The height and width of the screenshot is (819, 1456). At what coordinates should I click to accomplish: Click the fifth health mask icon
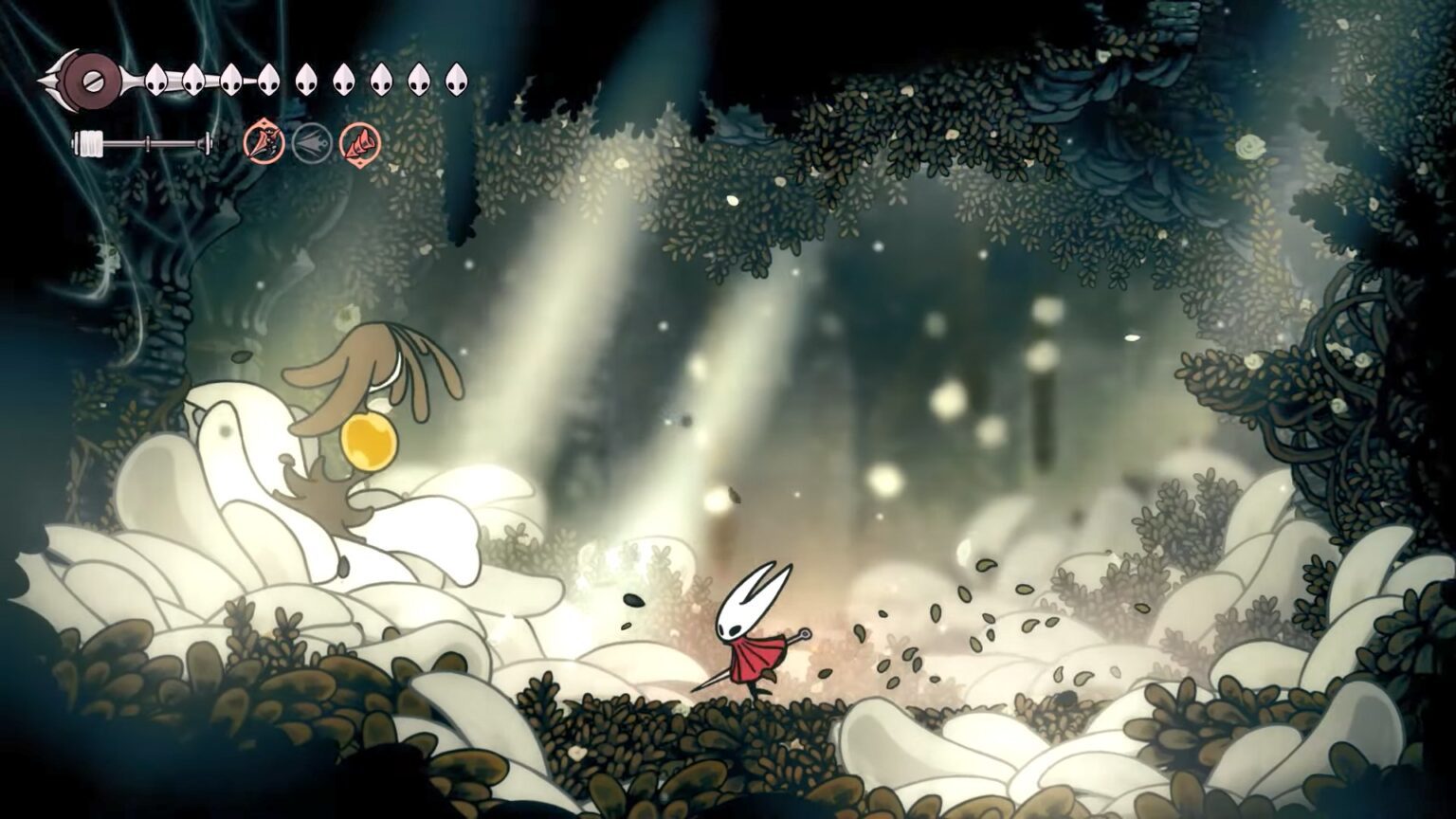pos(304,78)
